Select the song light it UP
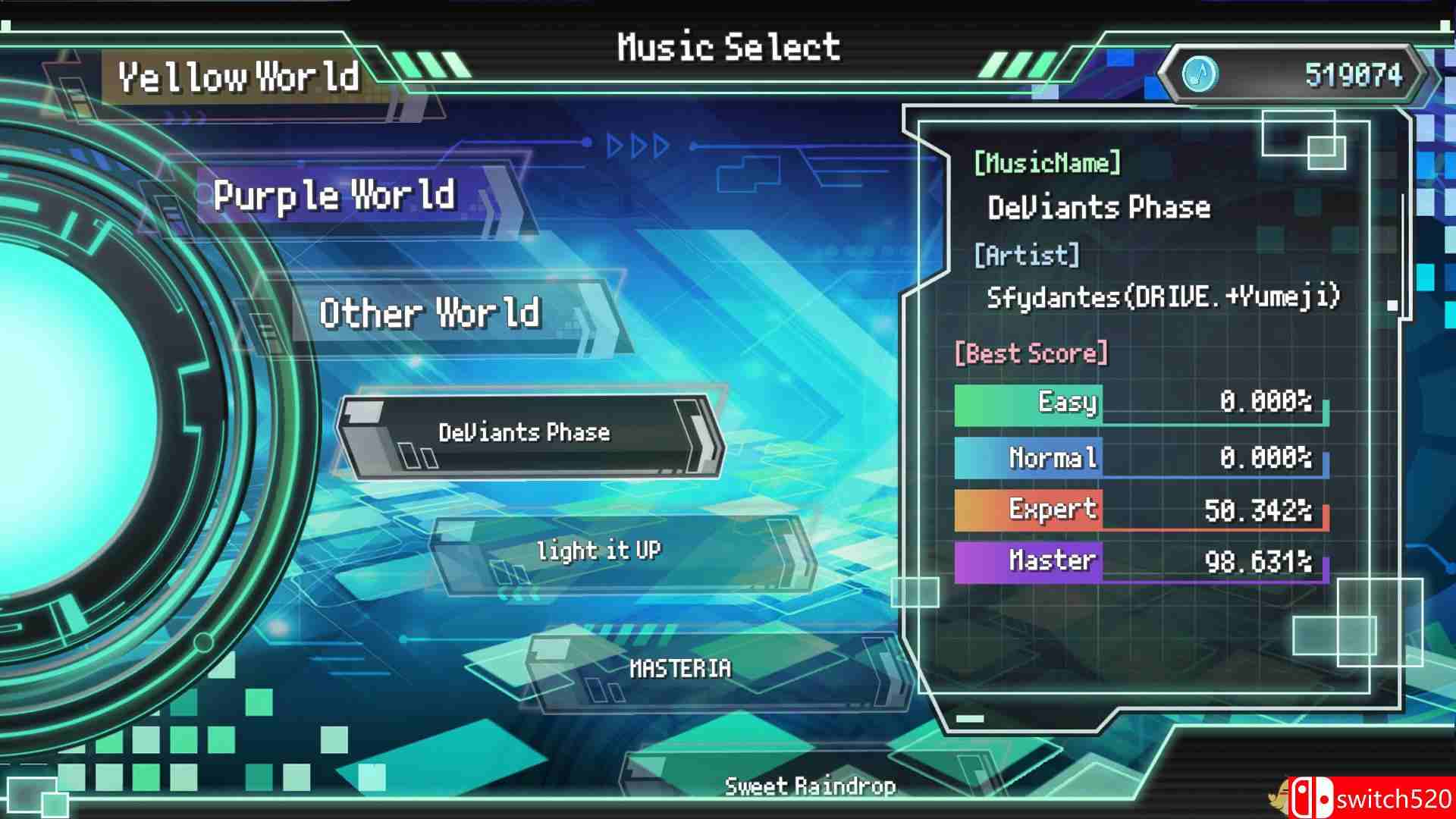 (x=599, y=551)
